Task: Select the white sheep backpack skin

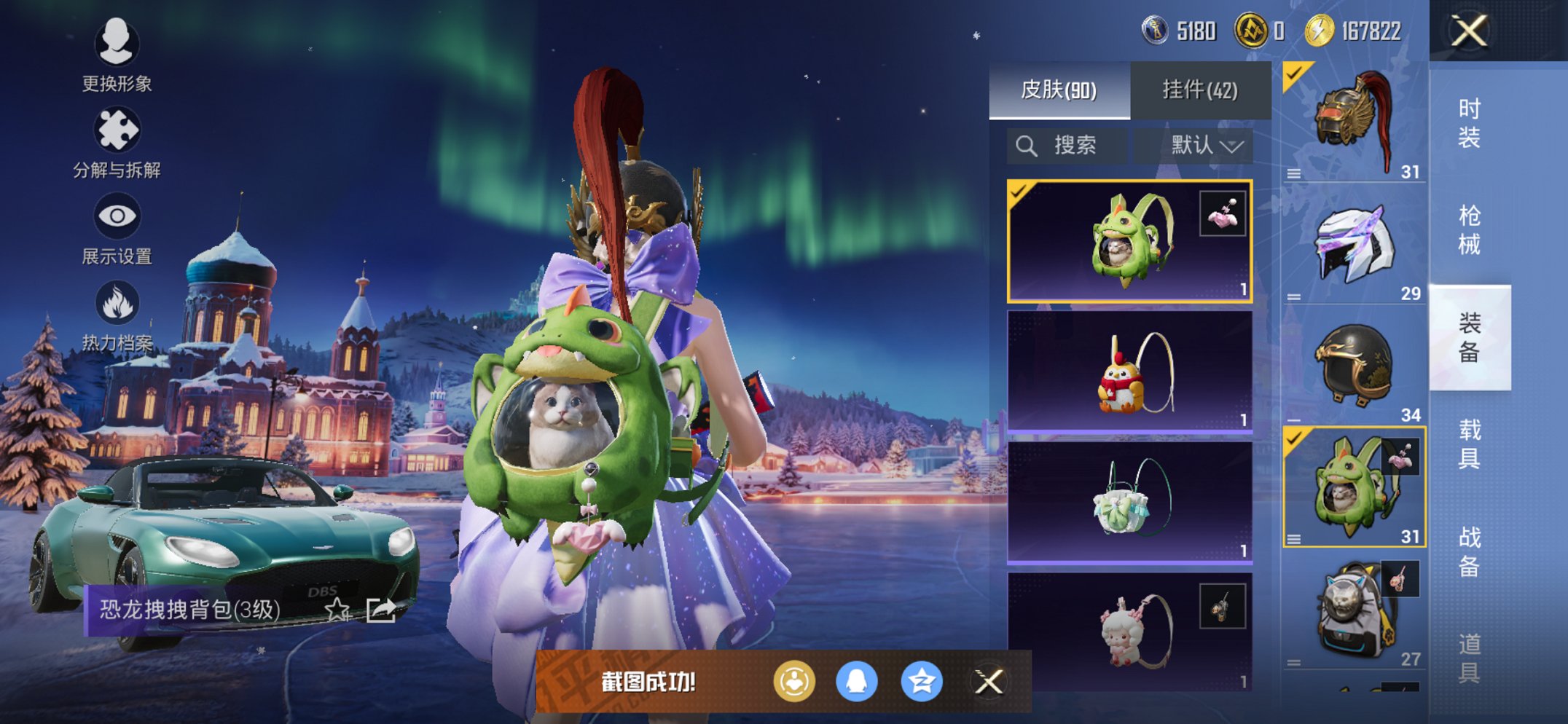Action: (1129, 631)
